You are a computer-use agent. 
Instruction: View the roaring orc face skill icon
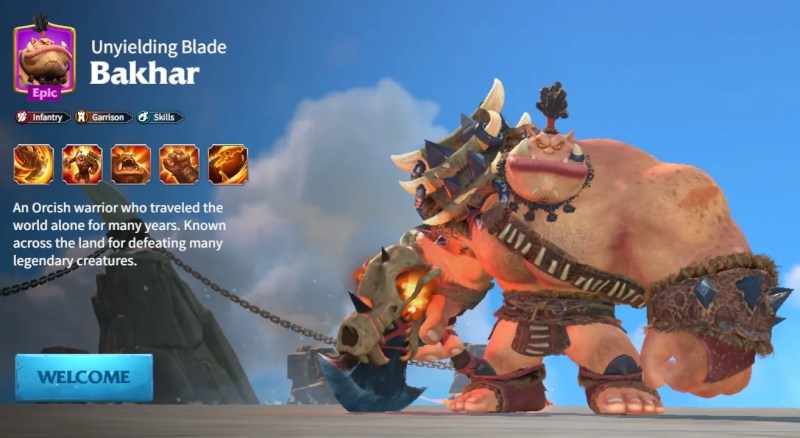(x=131, y=164)
